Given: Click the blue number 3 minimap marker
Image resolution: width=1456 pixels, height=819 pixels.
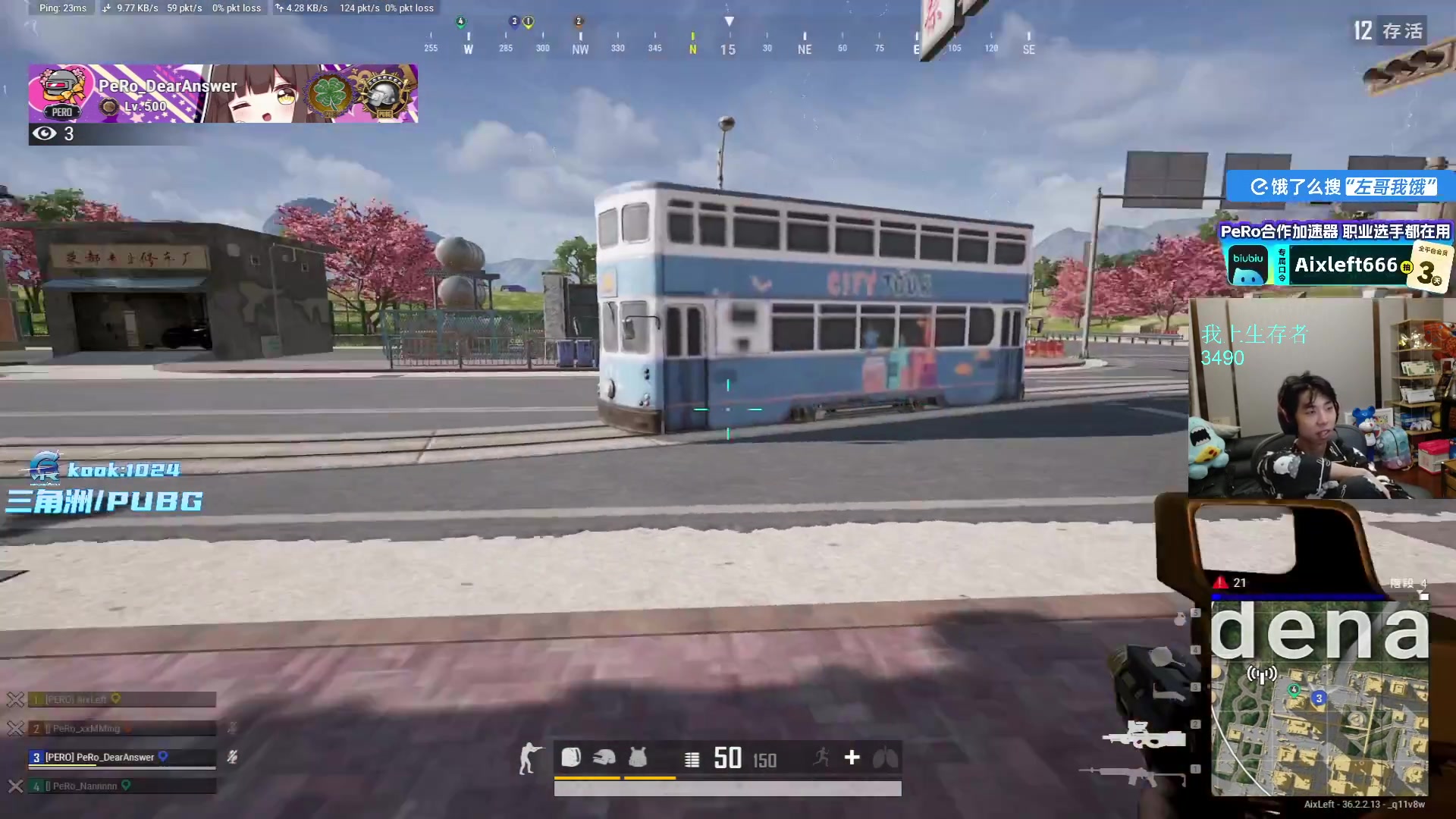Looking at the screenshot, I should 1319,698.
